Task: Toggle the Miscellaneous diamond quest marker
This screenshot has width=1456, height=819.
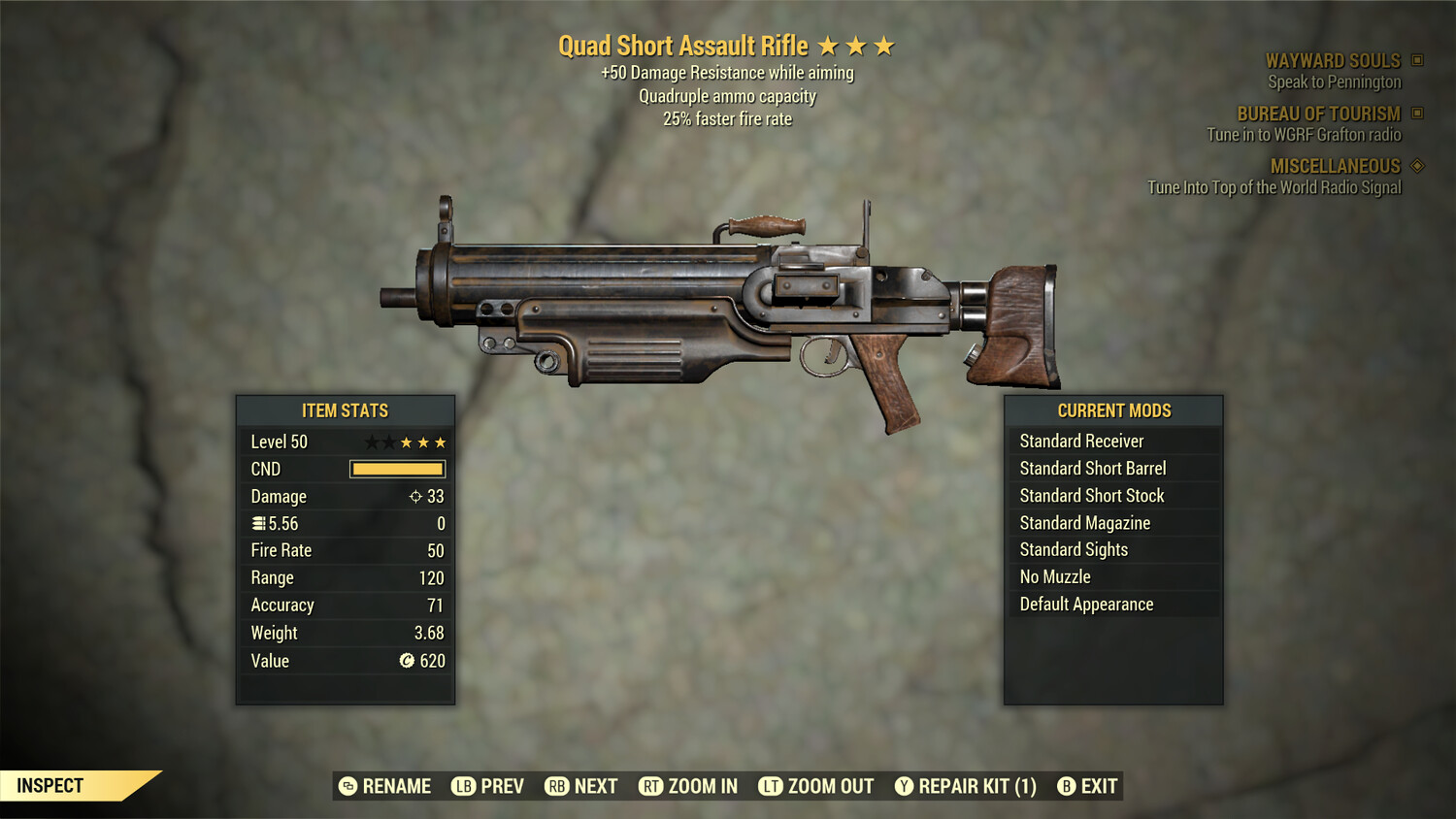Action: pyautogui.click(x=1419, y=166)
